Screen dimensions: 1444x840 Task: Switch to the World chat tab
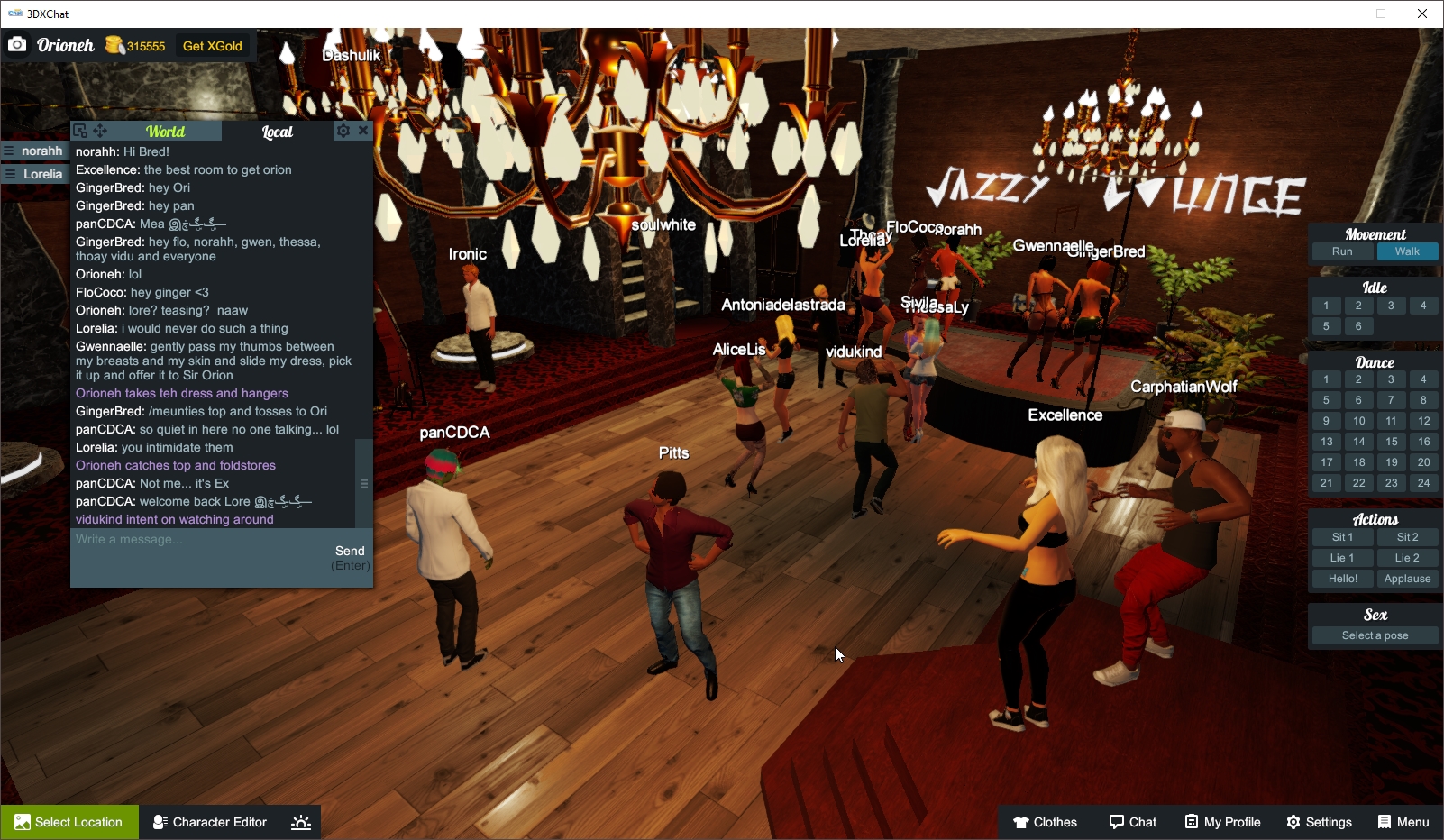pos(166,131)
